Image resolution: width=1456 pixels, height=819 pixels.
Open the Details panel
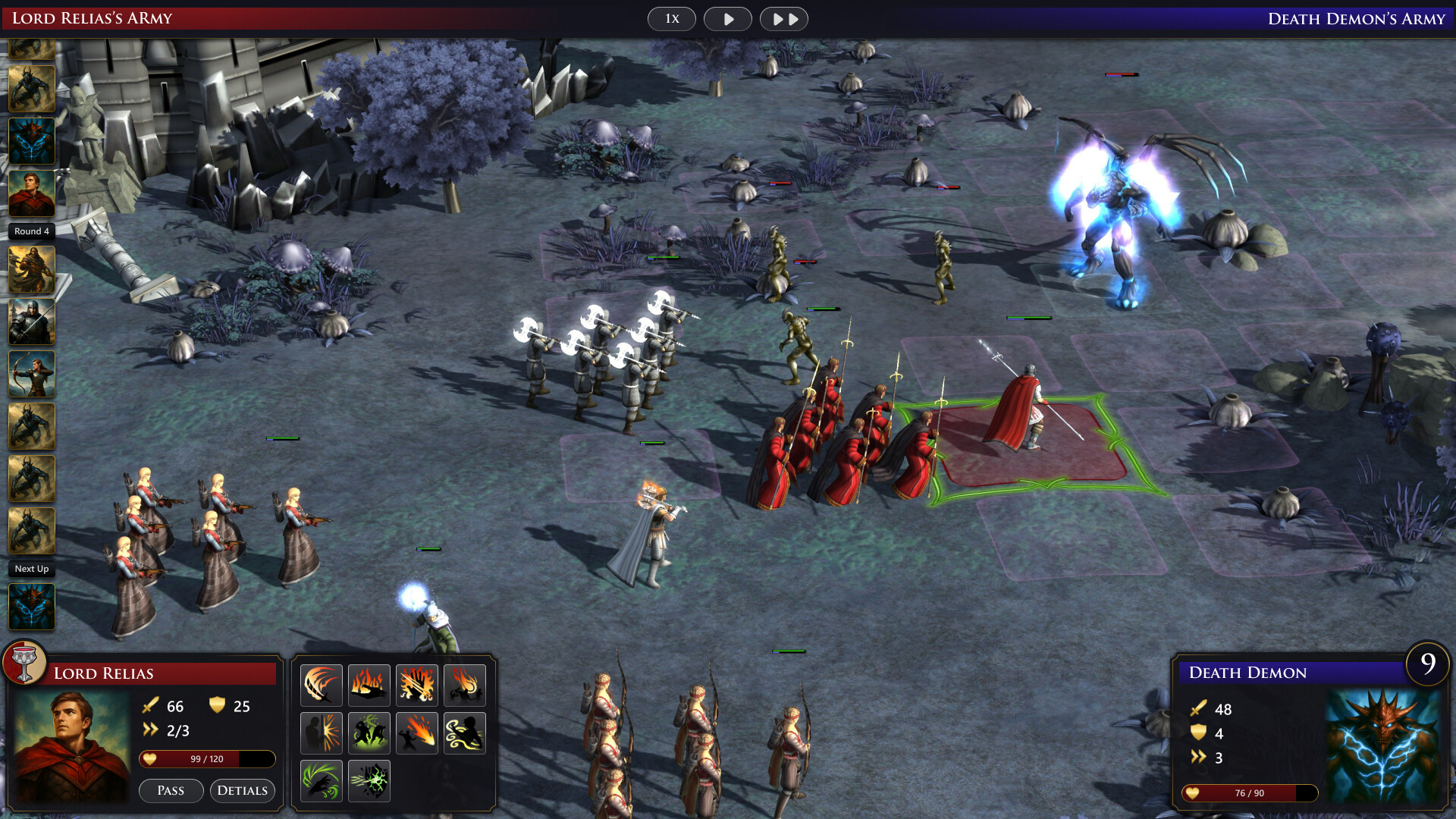(x=242, y=791)
